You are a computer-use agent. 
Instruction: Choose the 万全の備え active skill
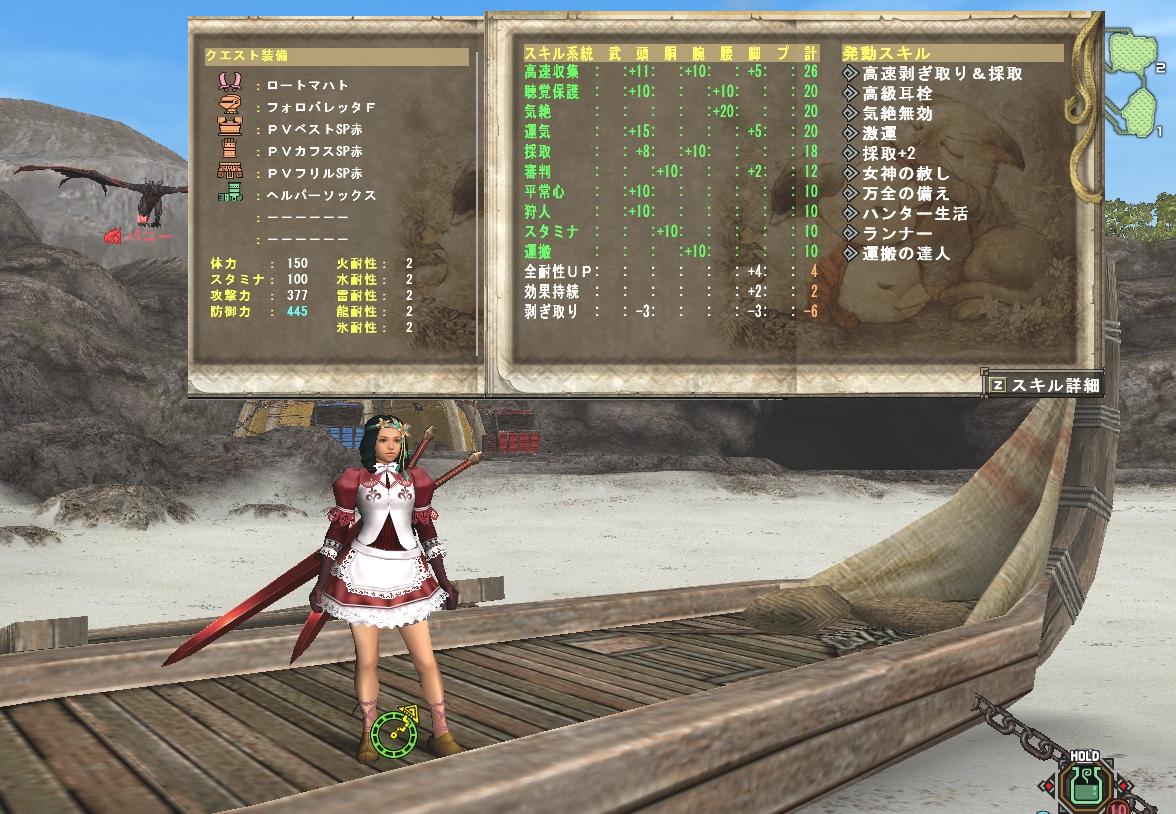click(905, 193)
